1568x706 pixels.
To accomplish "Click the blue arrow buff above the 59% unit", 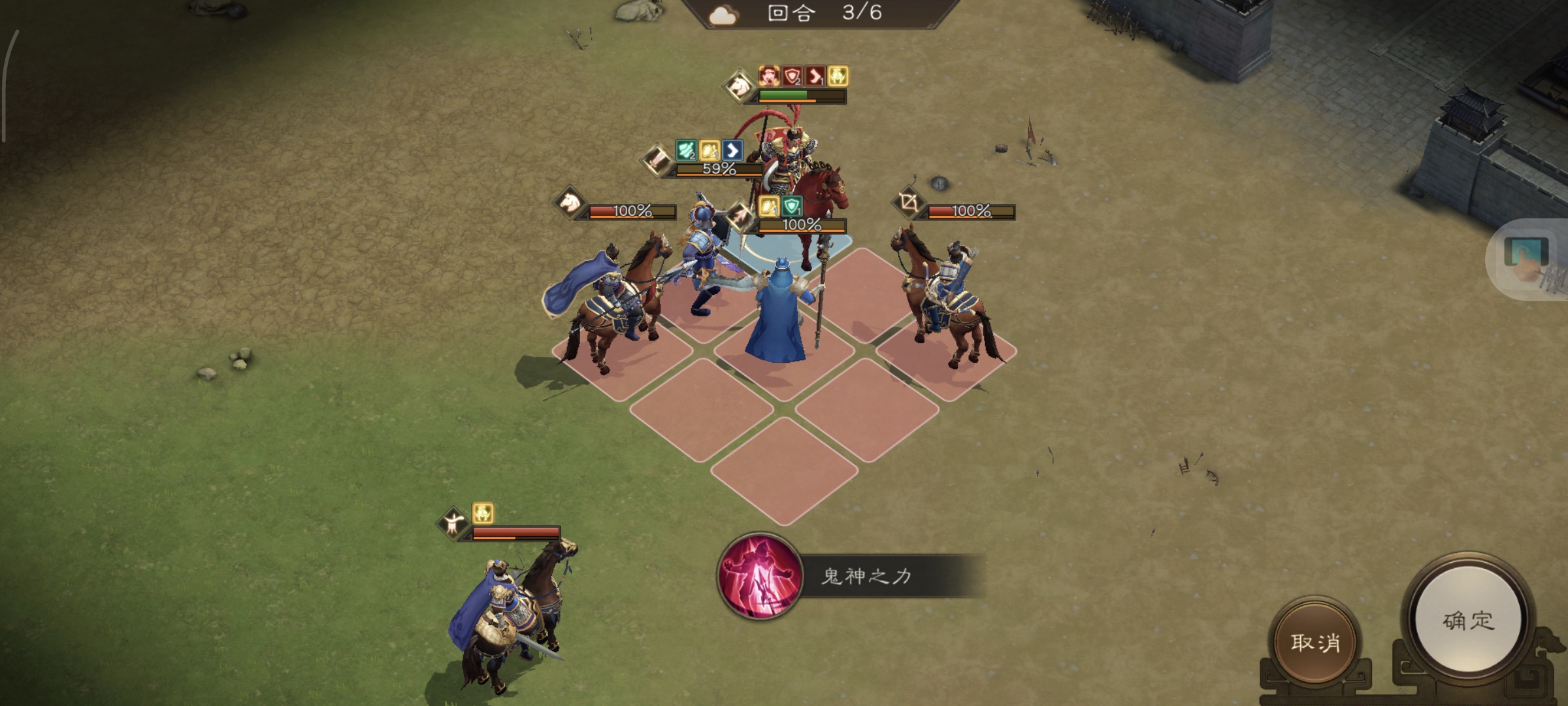I will pyautogui.click(x=733, y=151).
